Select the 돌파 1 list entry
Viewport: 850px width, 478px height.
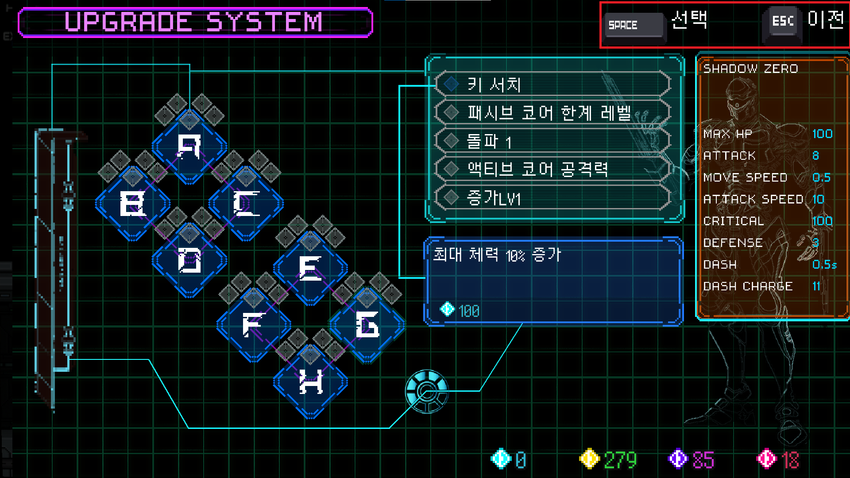coord(553,141)
